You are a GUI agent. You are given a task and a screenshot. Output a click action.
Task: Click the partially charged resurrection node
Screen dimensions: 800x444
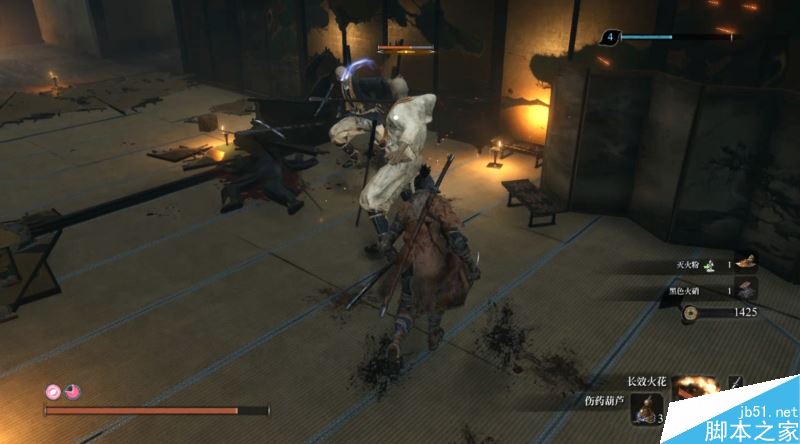tap(72, 392)
